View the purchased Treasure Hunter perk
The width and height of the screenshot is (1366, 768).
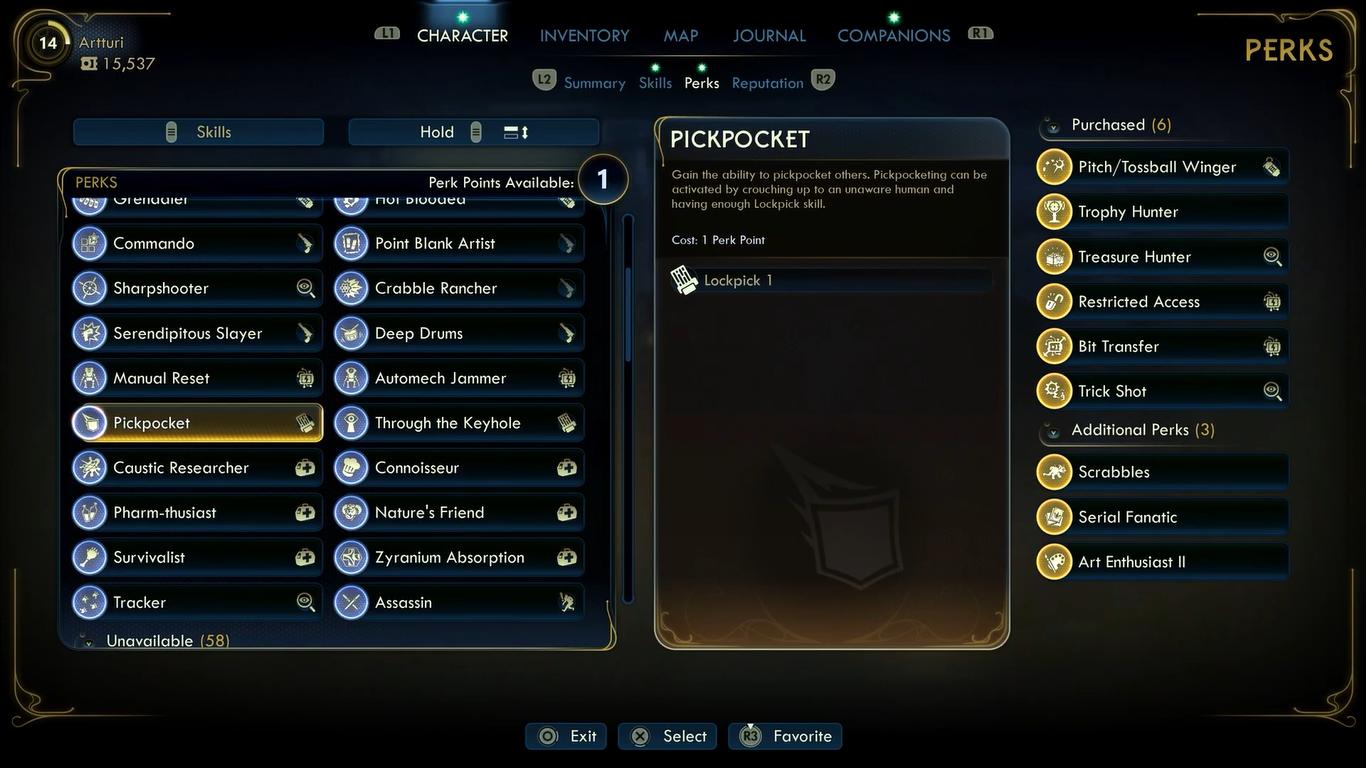pos(1162,257)
